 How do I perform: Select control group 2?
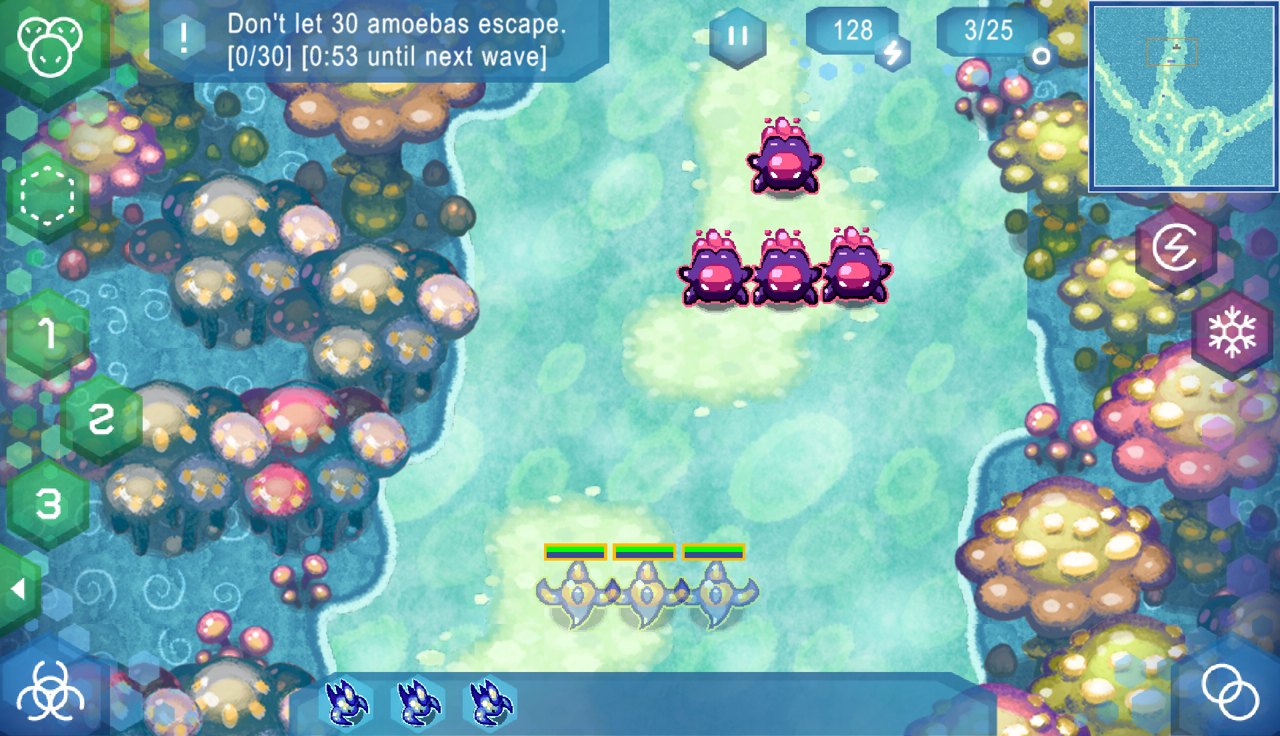(x=101, y=420)
